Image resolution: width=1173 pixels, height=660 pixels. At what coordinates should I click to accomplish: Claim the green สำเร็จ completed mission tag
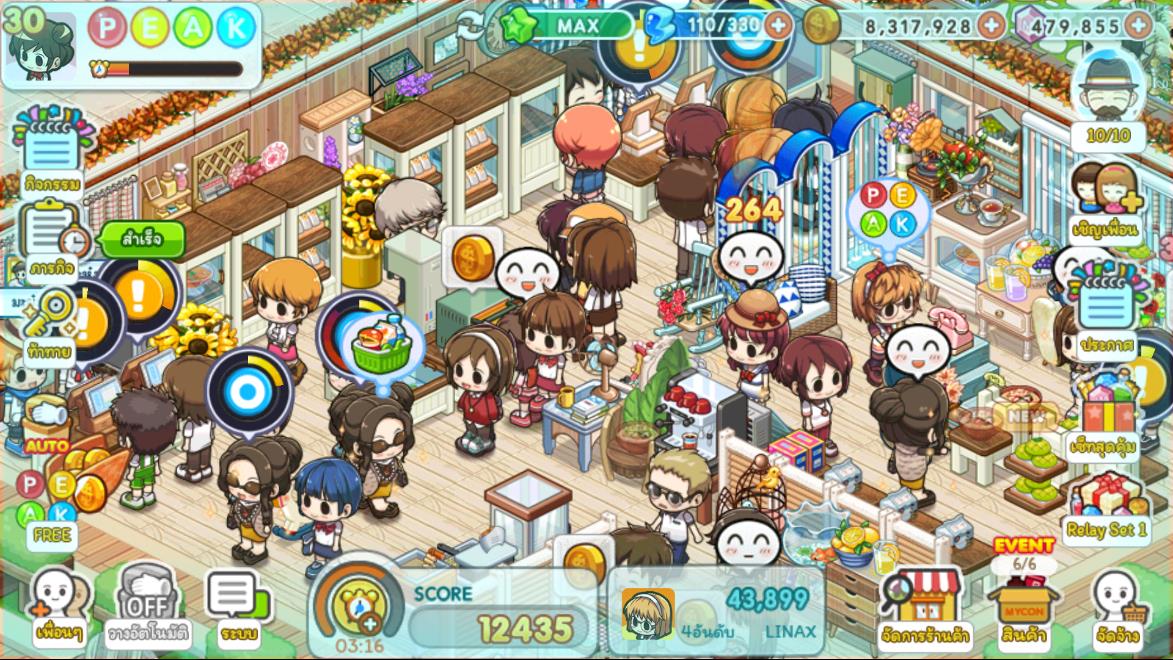tap(142, 241)
